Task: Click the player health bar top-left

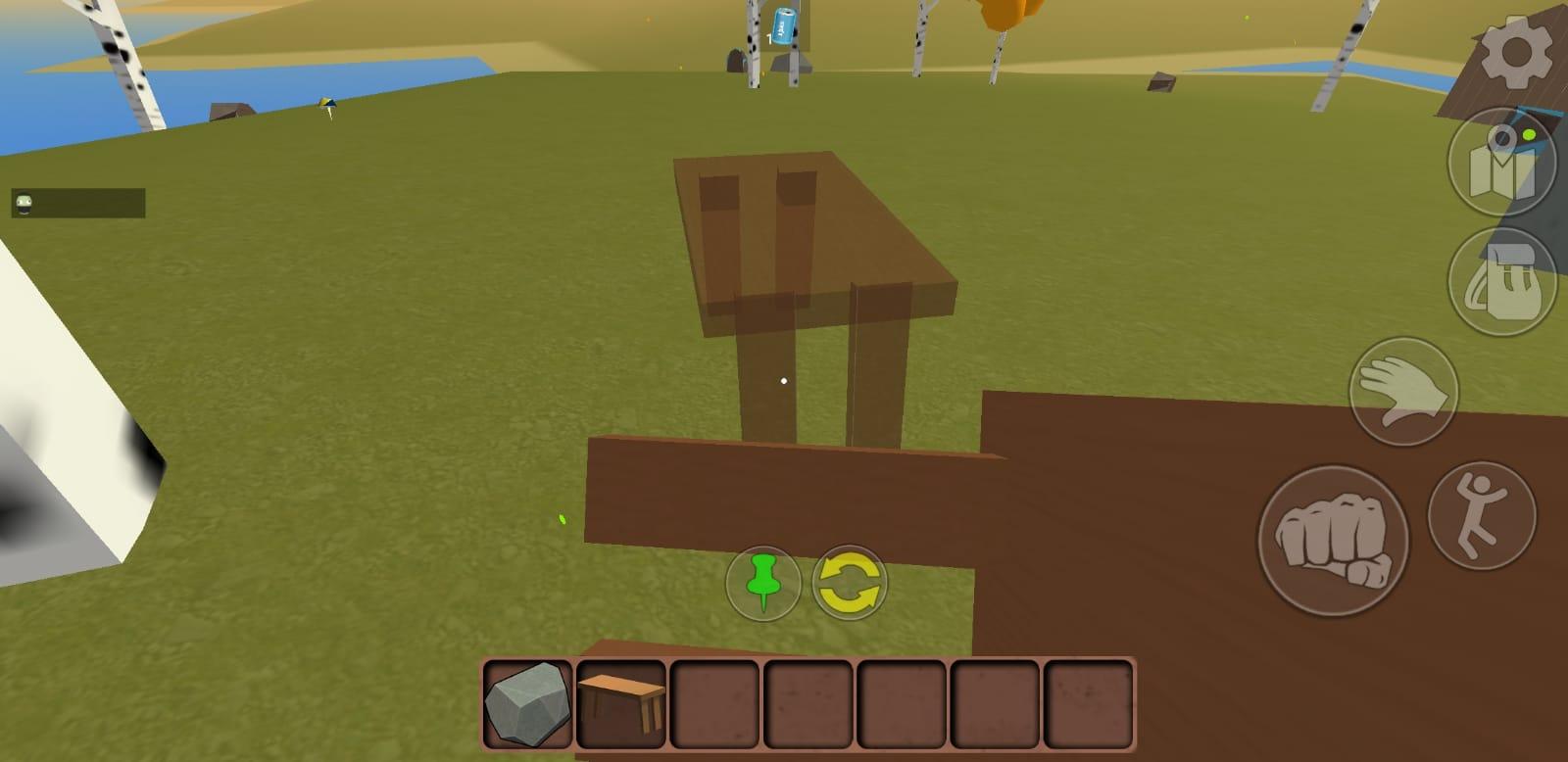Action: click(78, 203)
